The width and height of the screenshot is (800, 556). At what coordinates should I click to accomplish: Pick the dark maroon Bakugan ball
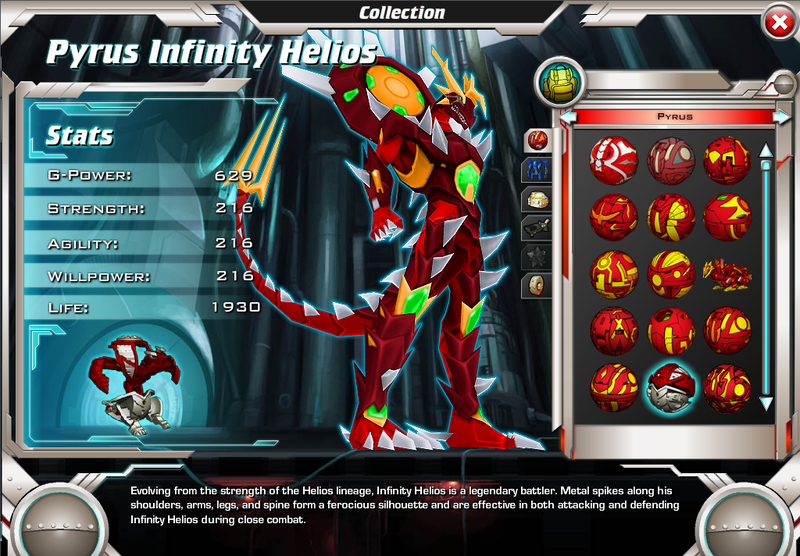[x=670, y=157]
